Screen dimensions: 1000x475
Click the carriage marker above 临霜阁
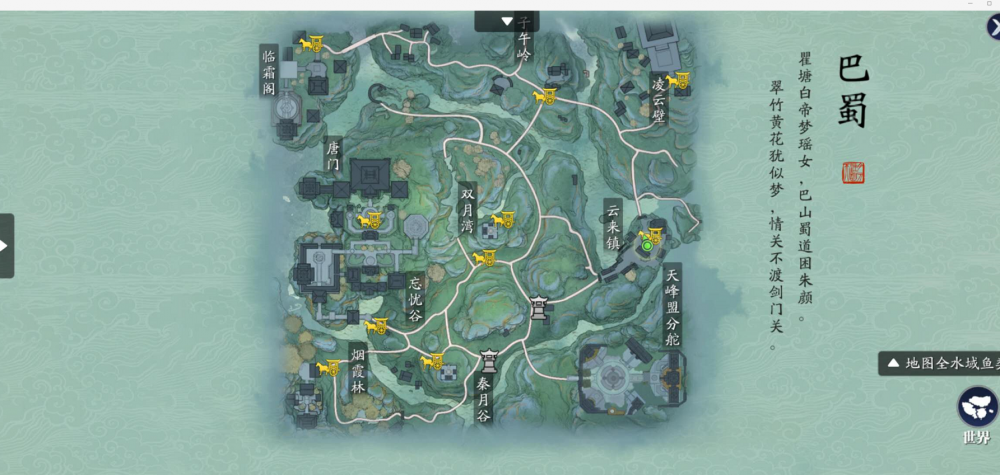tap(311, 43)
